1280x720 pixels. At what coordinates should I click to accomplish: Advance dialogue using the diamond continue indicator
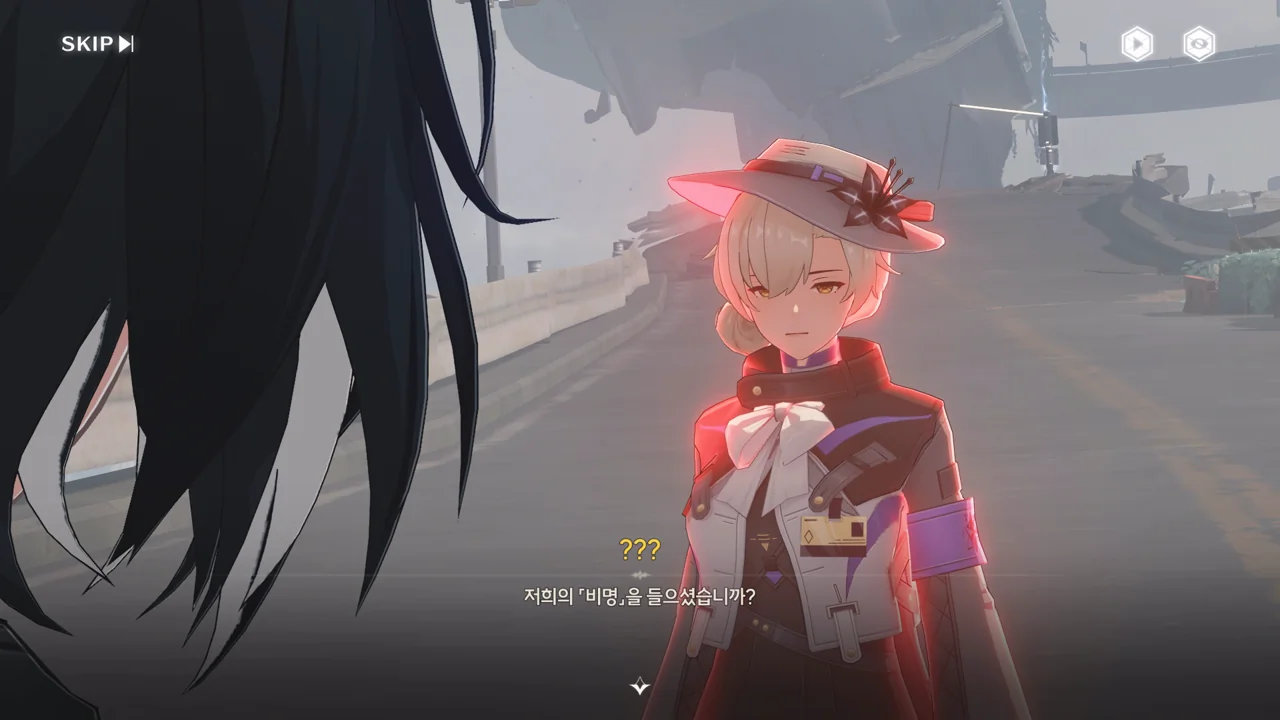pos(640,686)
